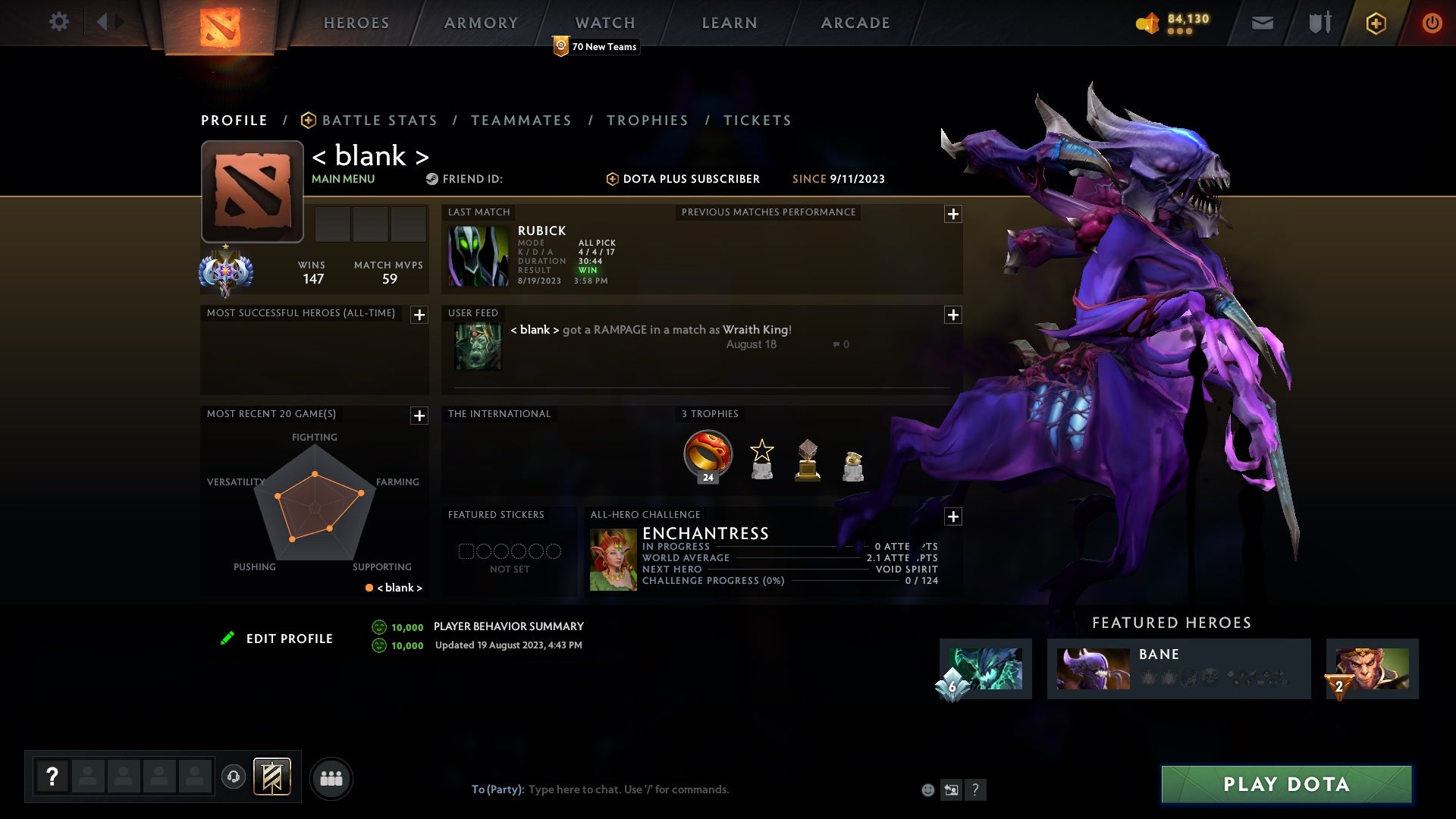Open the shield-and-sword loadout icon top right
The width and height of the screenshot is (1456, 819).
1319,22
